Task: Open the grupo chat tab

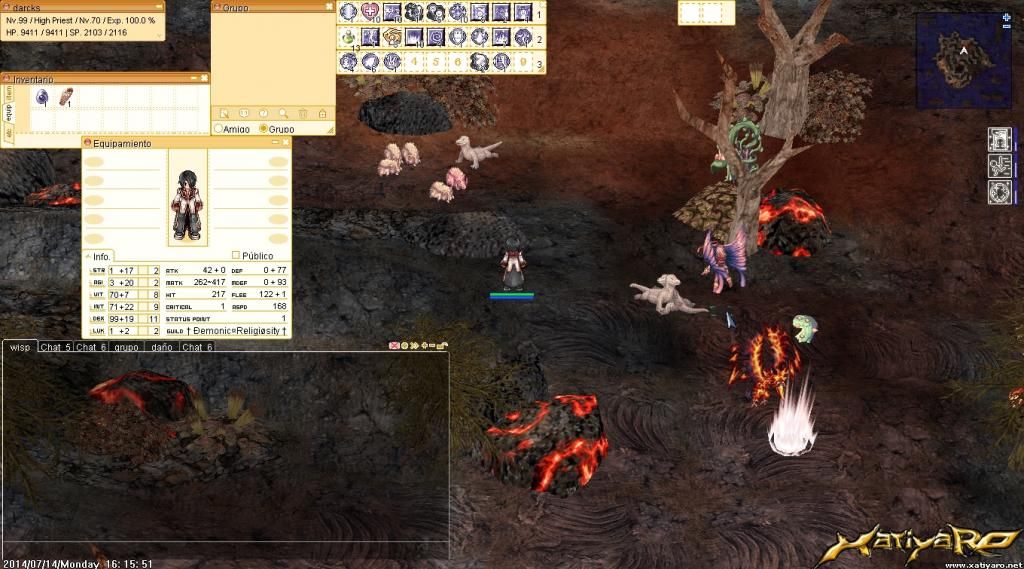Action: tap(126, 347)
